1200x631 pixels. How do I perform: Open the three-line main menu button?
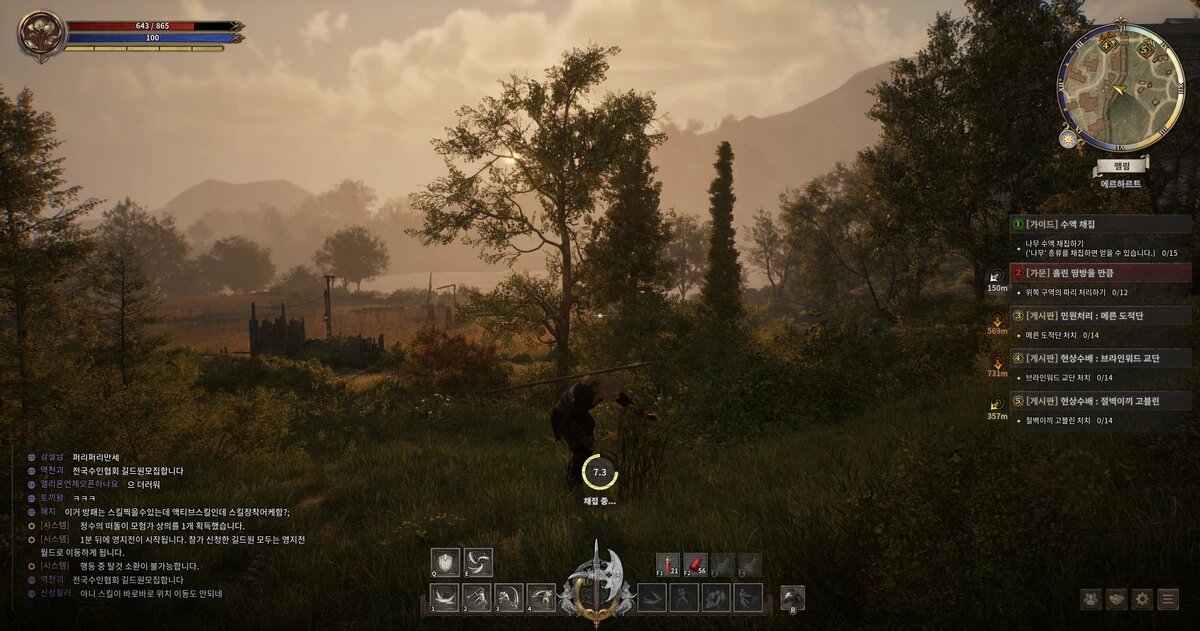pyautogui.click(x=1168, y=600)
